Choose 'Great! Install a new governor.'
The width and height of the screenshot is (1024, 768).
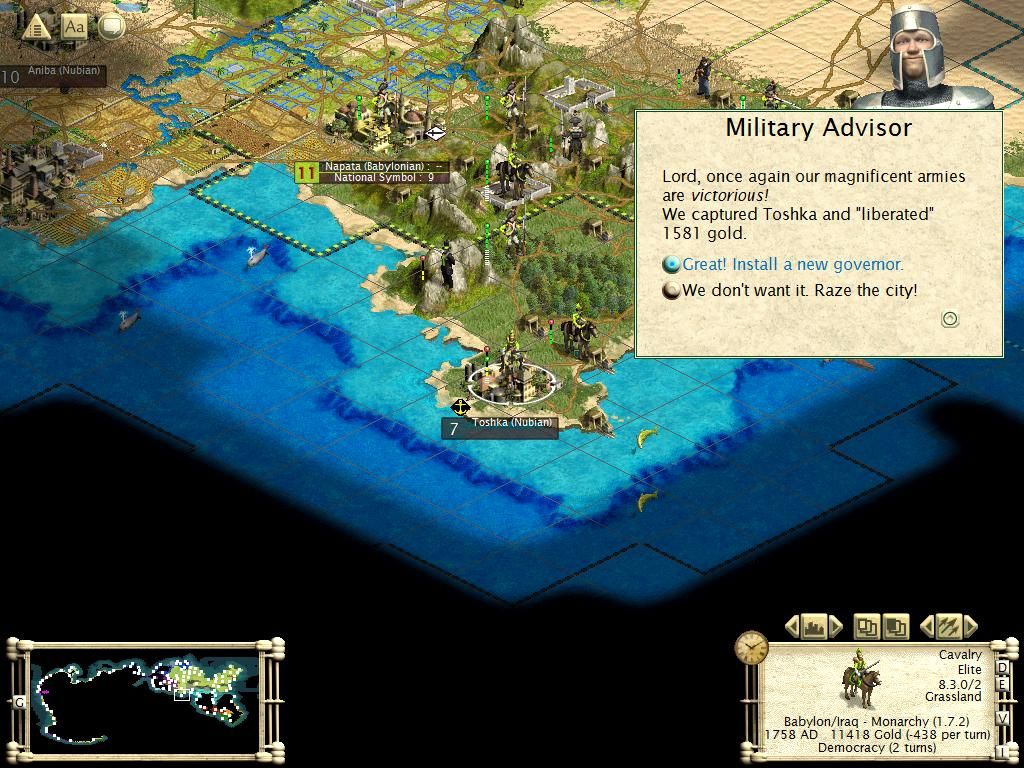click(x=792, y=265)
